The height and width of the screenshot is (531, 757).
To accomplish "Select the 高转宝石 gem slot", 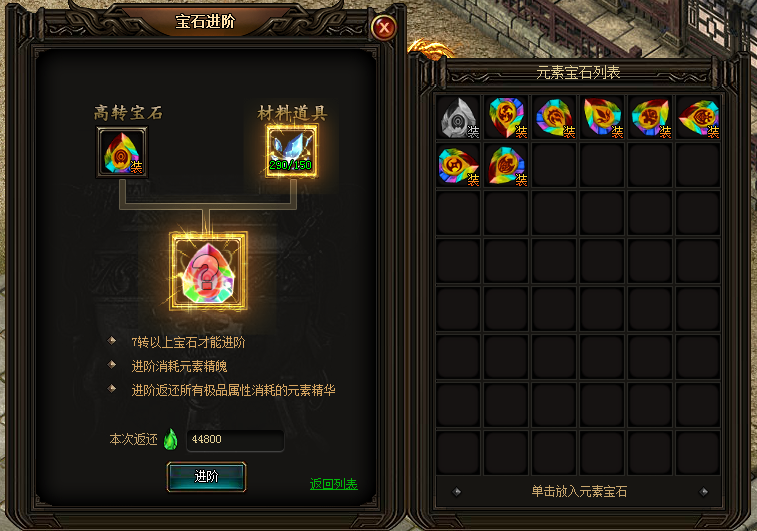I will (122, 151).
